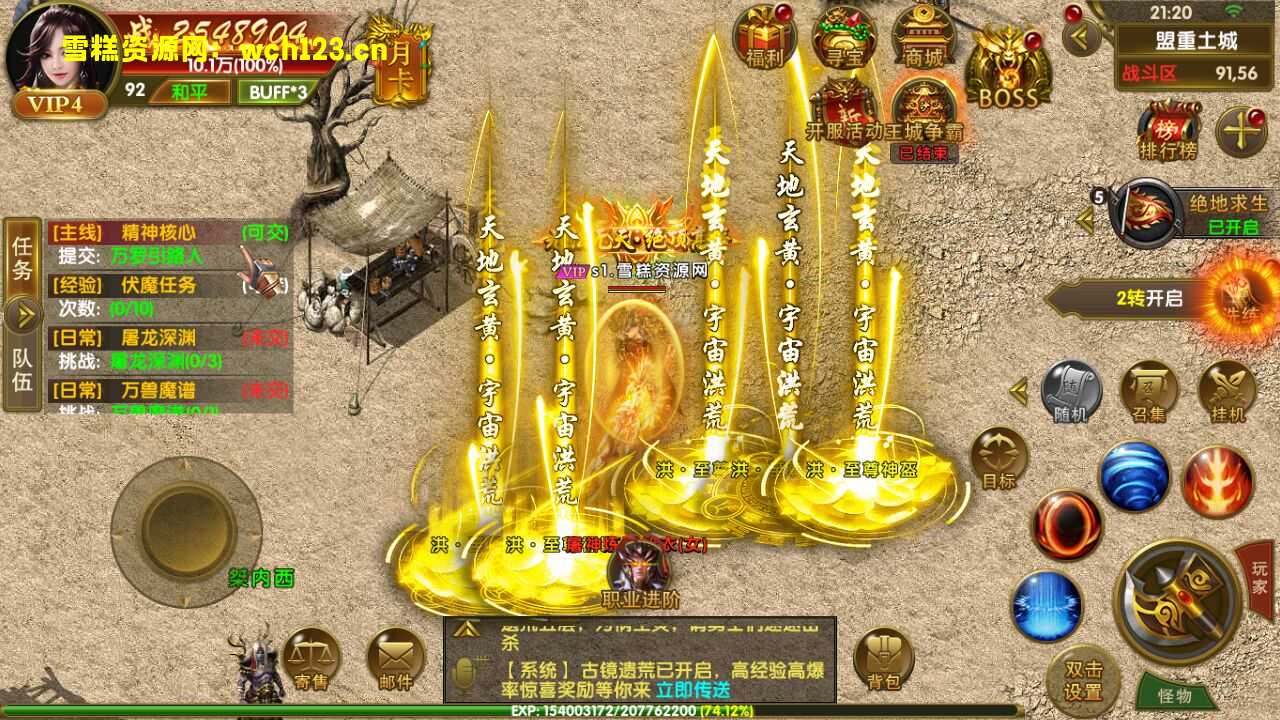The image size is (1280, 720).
Task: Open 双击设置 double-tap settings
Action: click(x=1082, y=680)
